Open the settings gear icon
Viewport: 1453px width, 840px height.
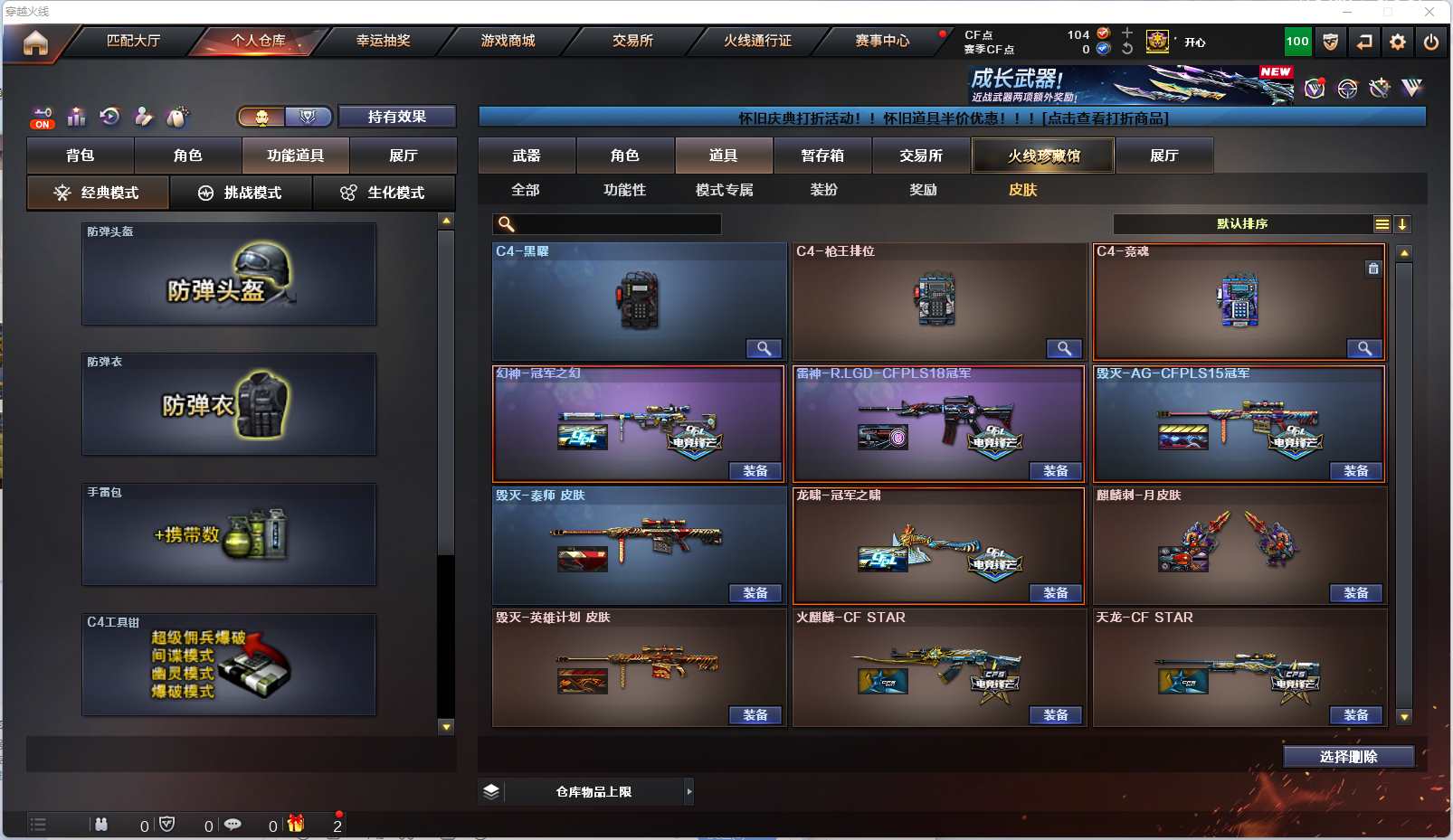pos(1398,42)
